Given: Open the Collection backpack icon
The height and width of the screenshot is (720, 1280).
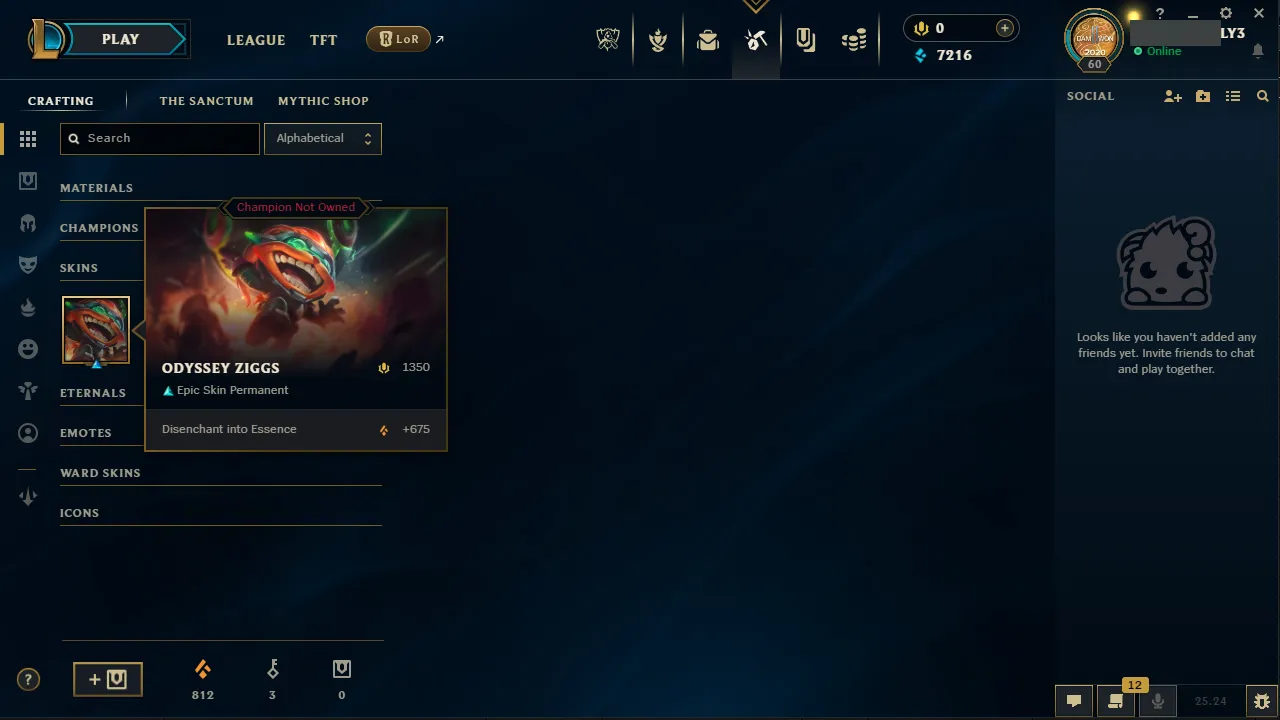Looking at the screenshot, I should (x=708, y=39).
